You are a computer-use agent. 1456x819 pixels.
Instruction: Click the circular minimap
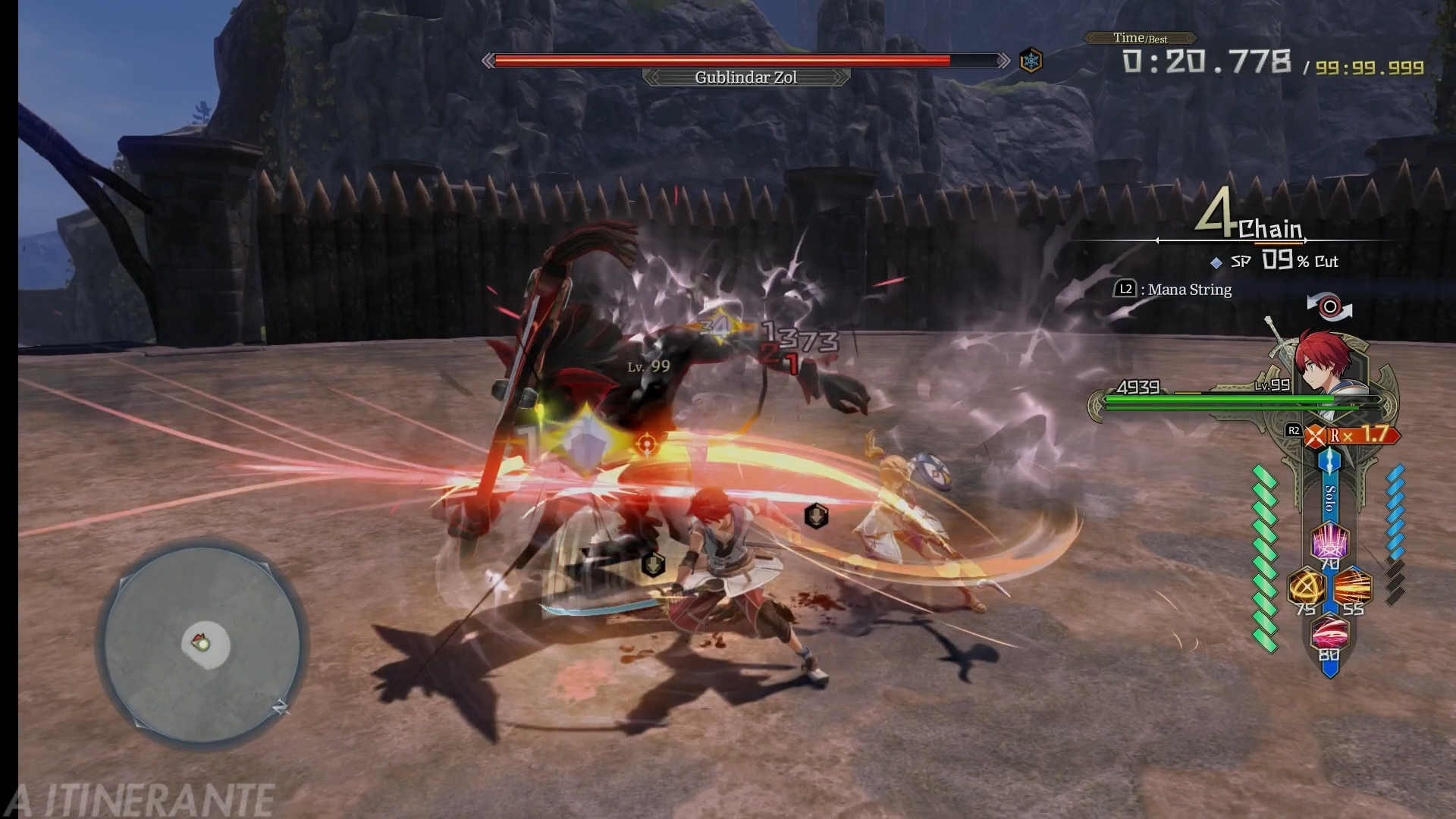point(202,645)
